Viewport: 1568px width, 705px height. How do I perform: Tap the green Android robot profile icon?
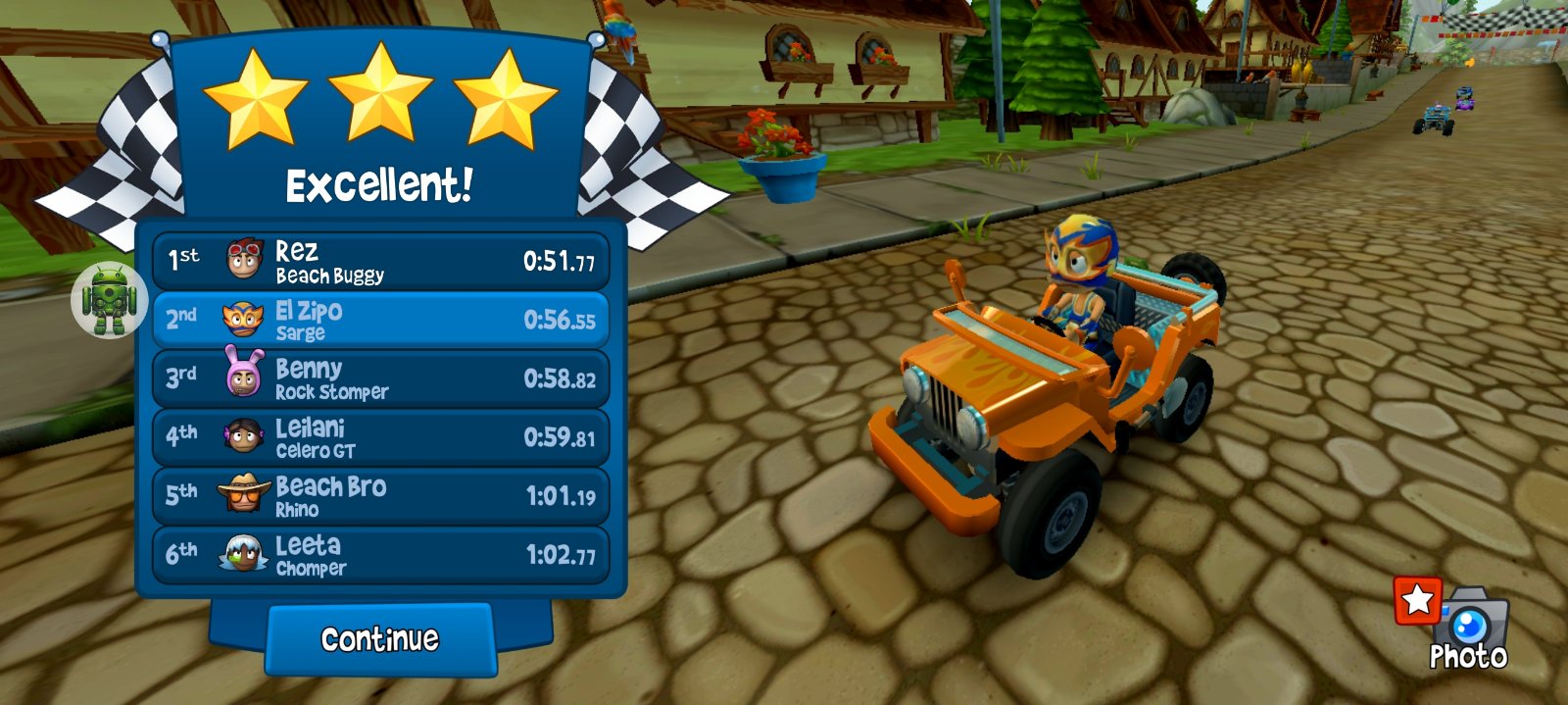[109, 299]
